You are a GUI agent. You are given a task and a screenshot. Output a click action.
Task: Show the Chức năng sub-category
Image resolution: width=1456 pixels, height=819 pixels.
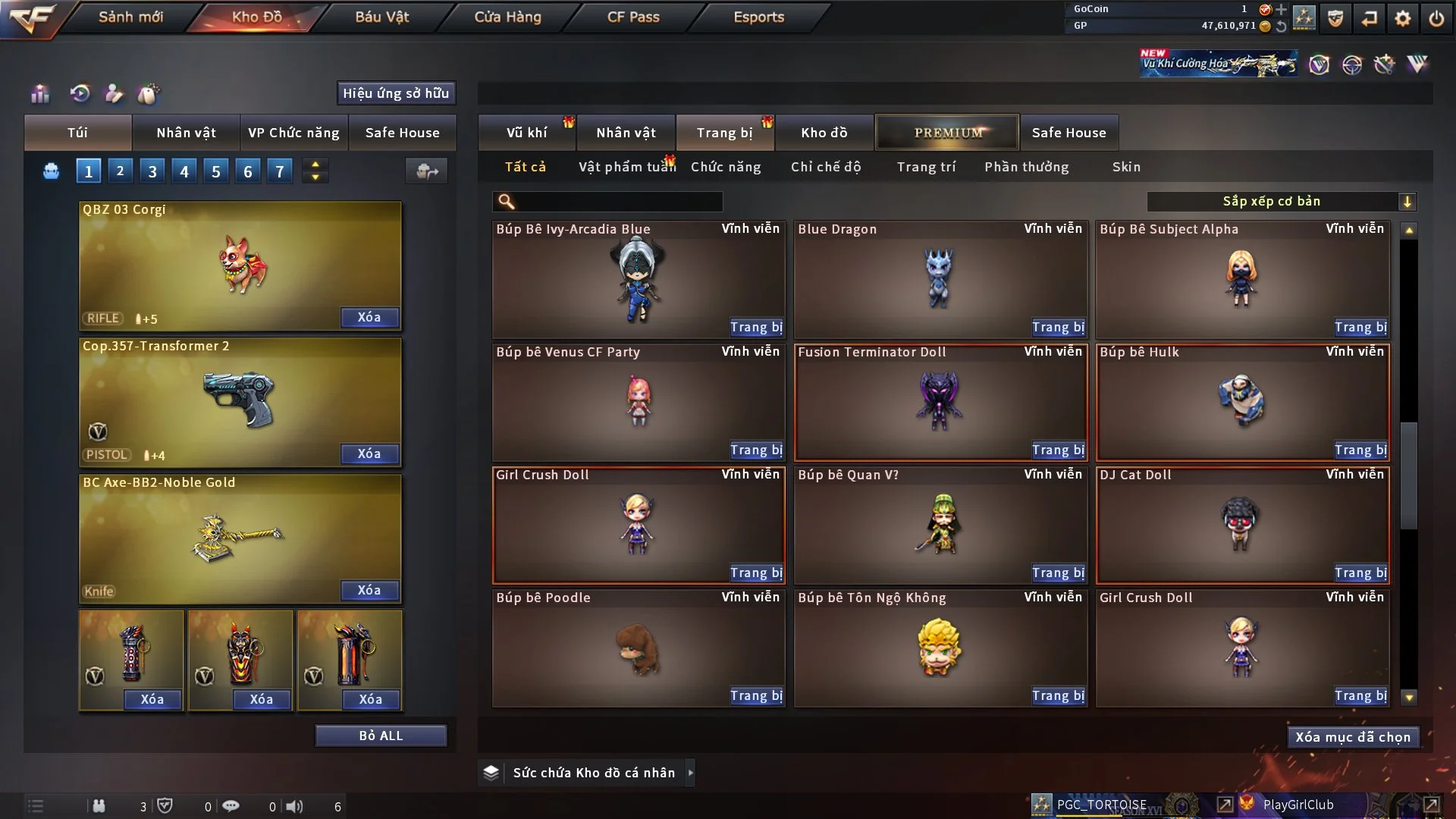coord(726,167)
